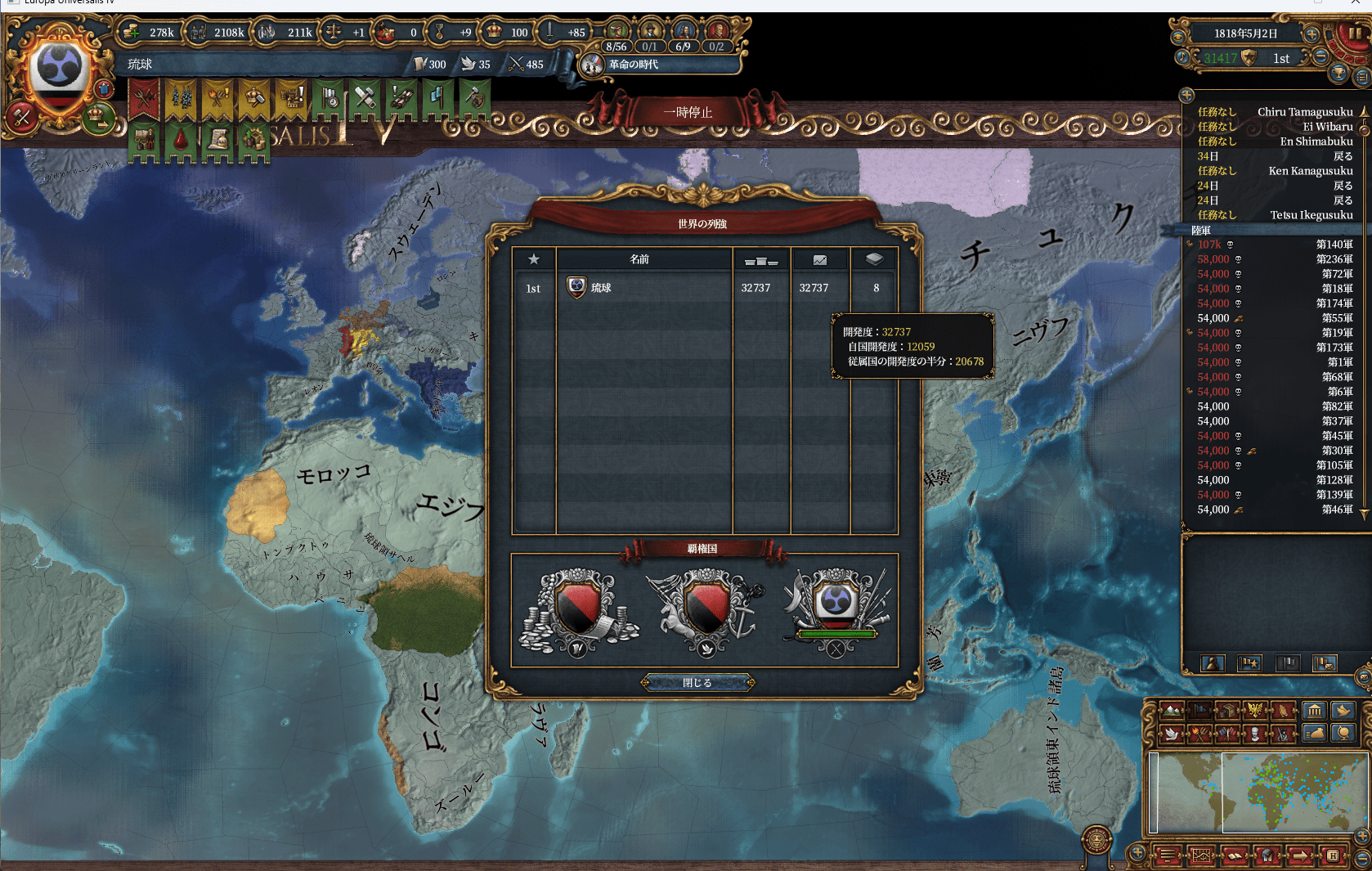Select the economic hegemon shield with coin stacks
The height and width of the screenshot is (871, 1372).
pyautogui.click(x=579, y=610)
